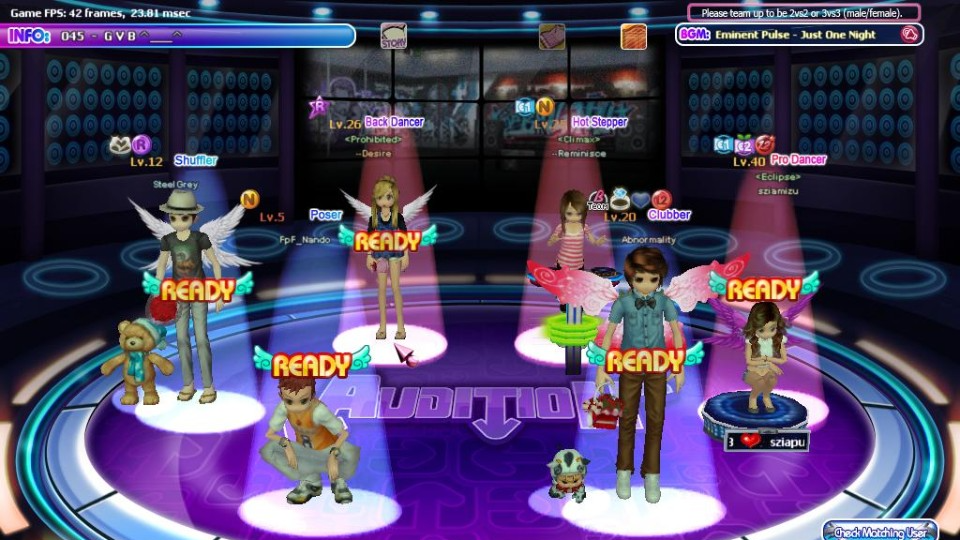Click the Check Matching User button
960x540 pixels.
click(x=880, y=530)
